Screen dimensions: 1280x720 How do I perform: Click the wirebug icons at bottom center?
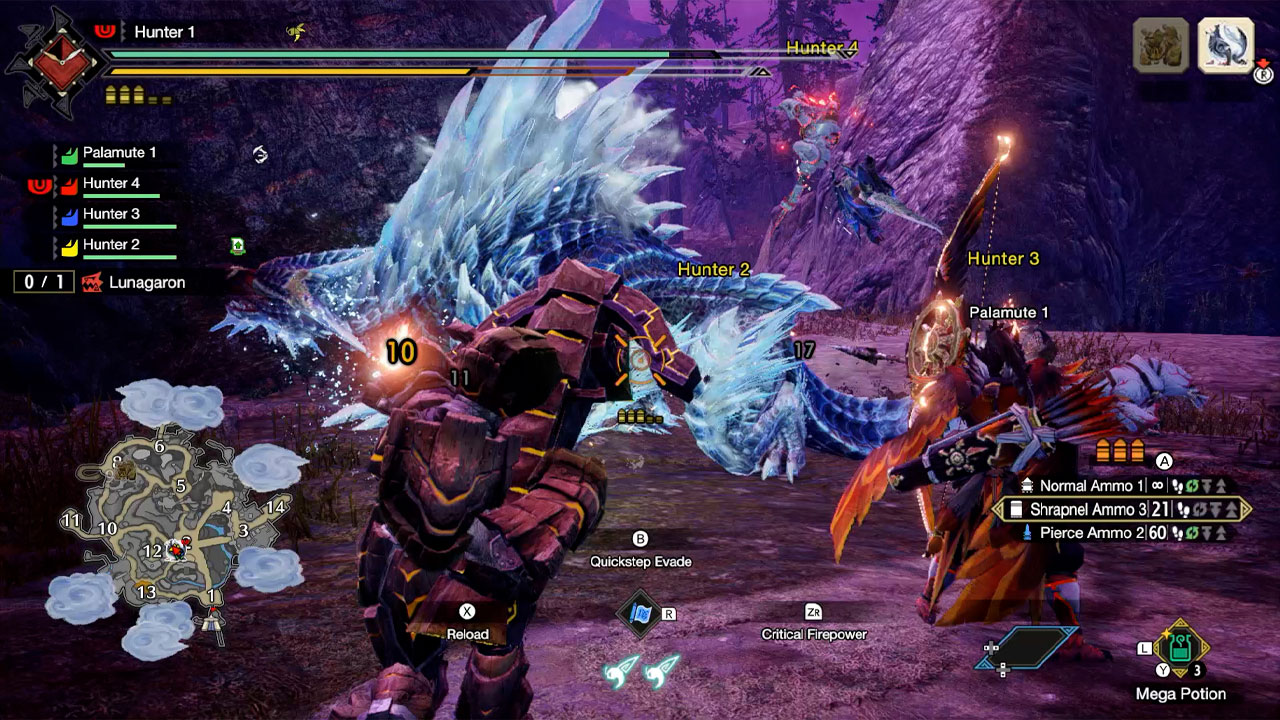point(641,671)
